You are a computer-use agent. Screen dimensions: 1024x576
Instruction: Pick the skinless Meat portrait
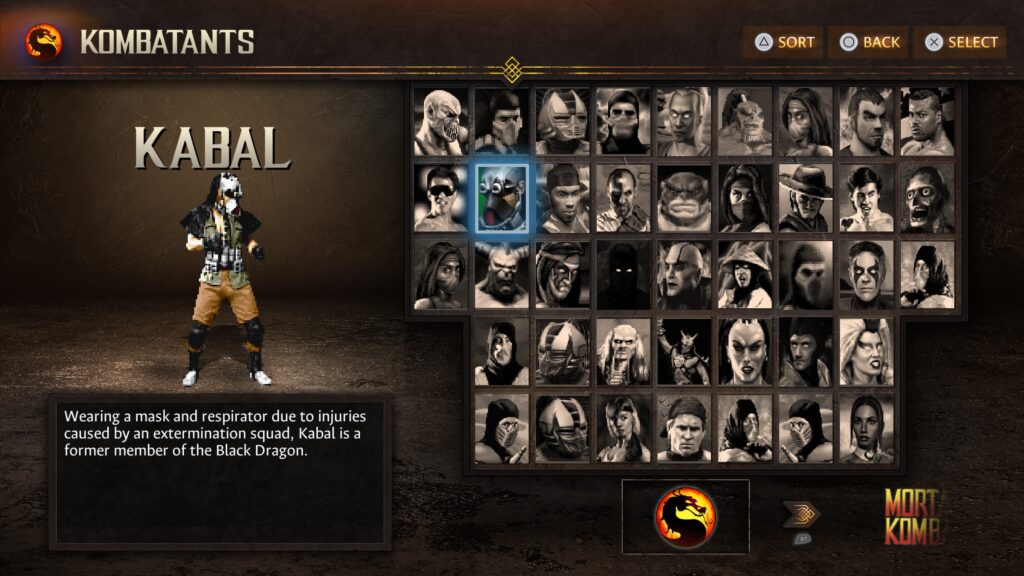point(930,198)
